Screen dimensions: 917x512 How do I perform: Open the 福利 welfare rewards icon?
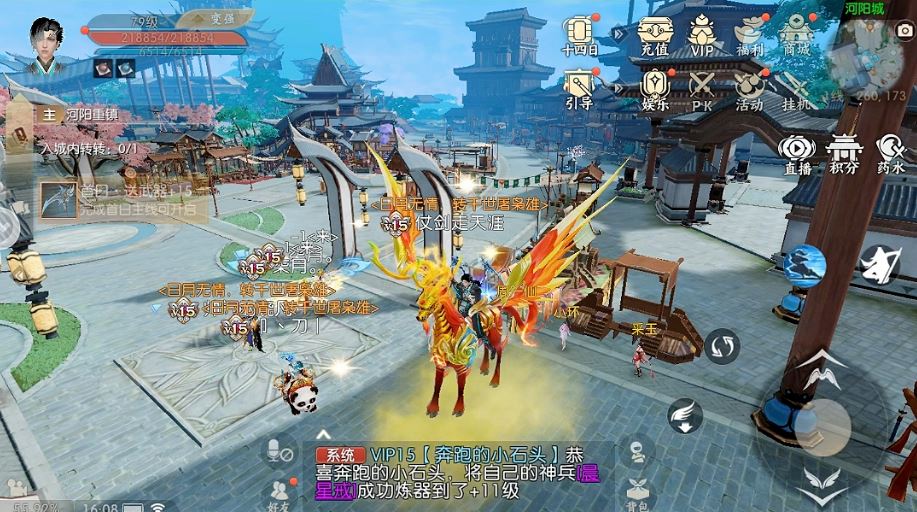[x=749, y=36]
